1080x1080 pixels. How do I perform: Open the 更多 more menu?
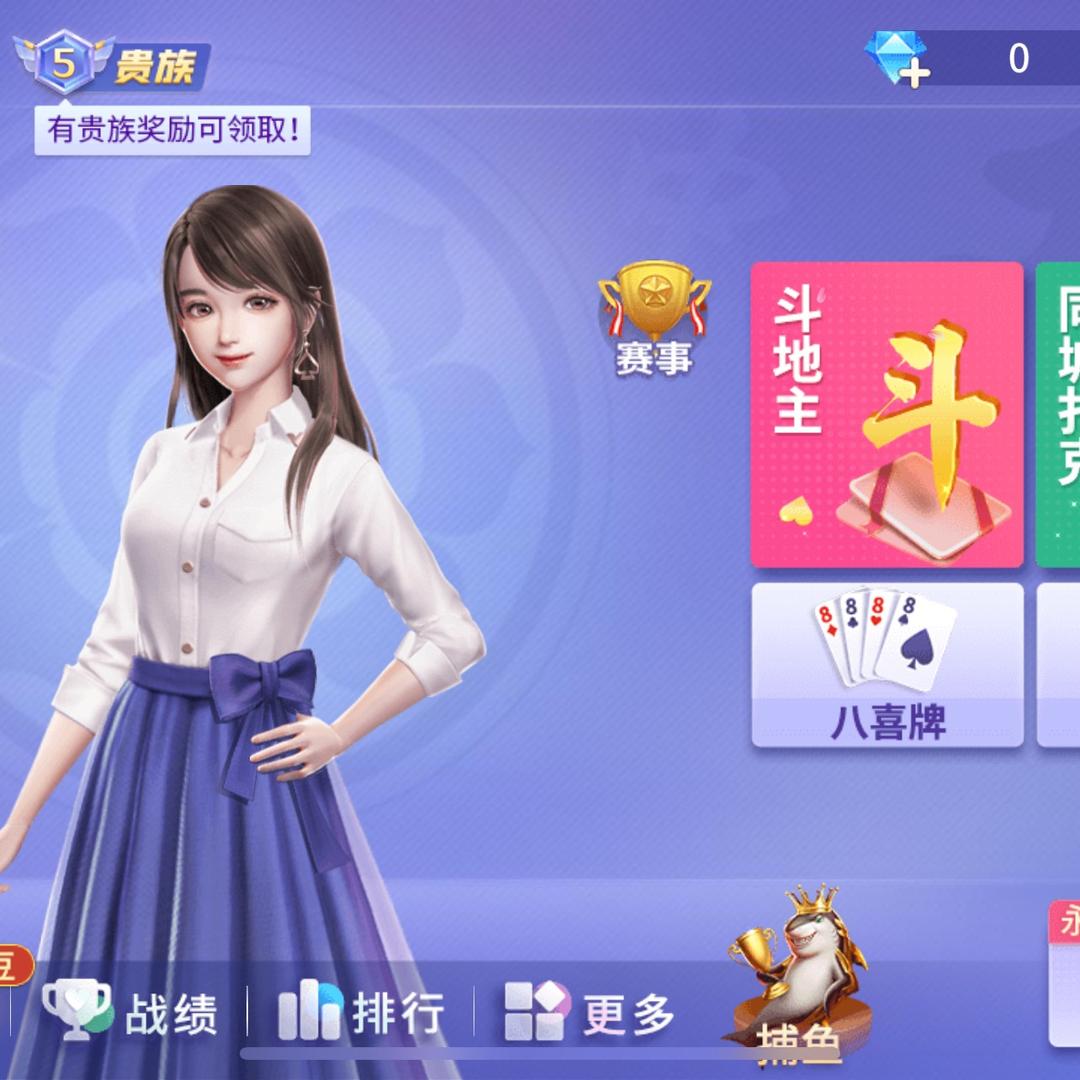pos(589,1011)
